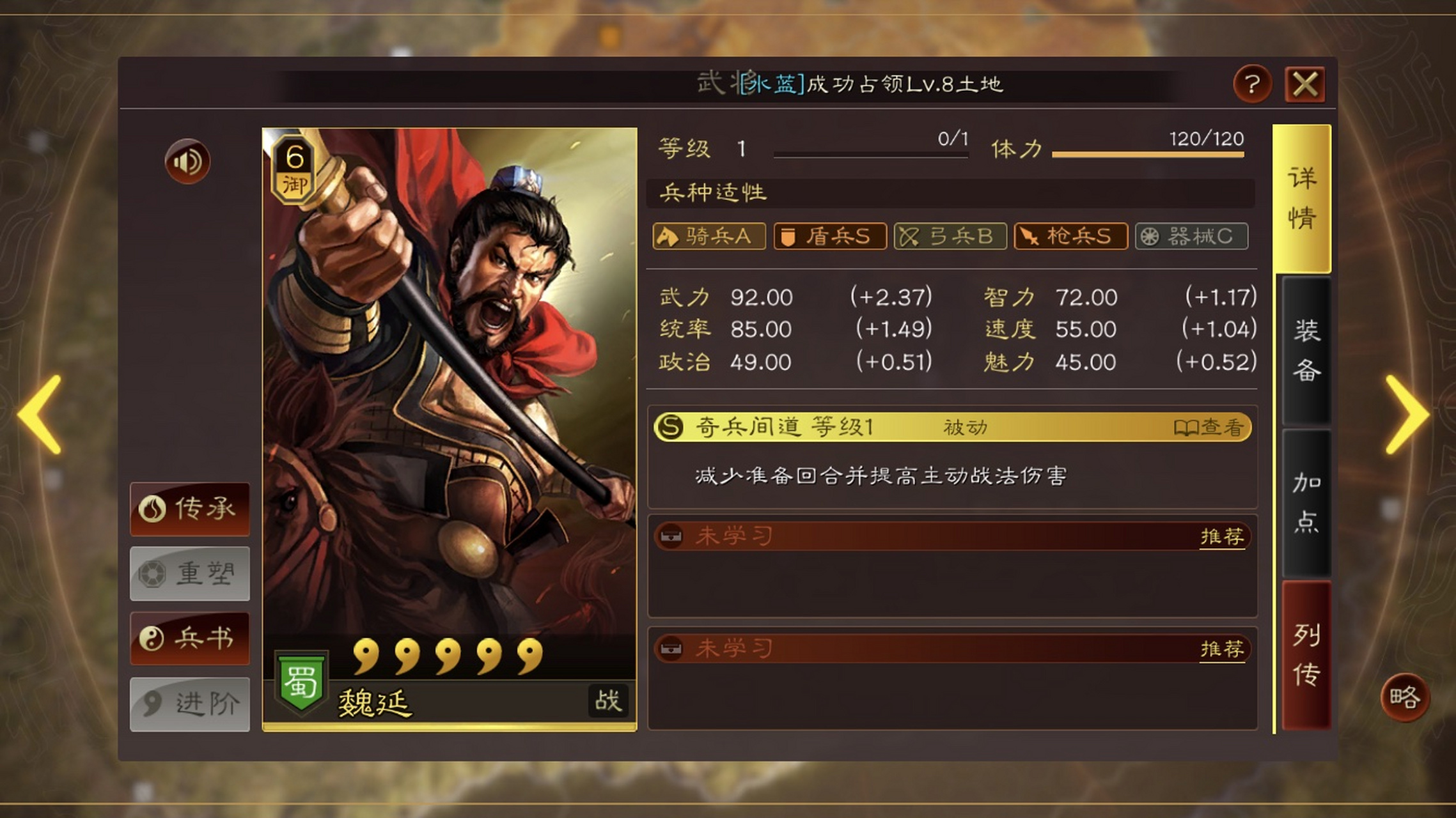This screenshot has height=818, width=1456.
Task: Select the 枪兵S spearman aptitude badge
Action: click(x=1070, y=236)
